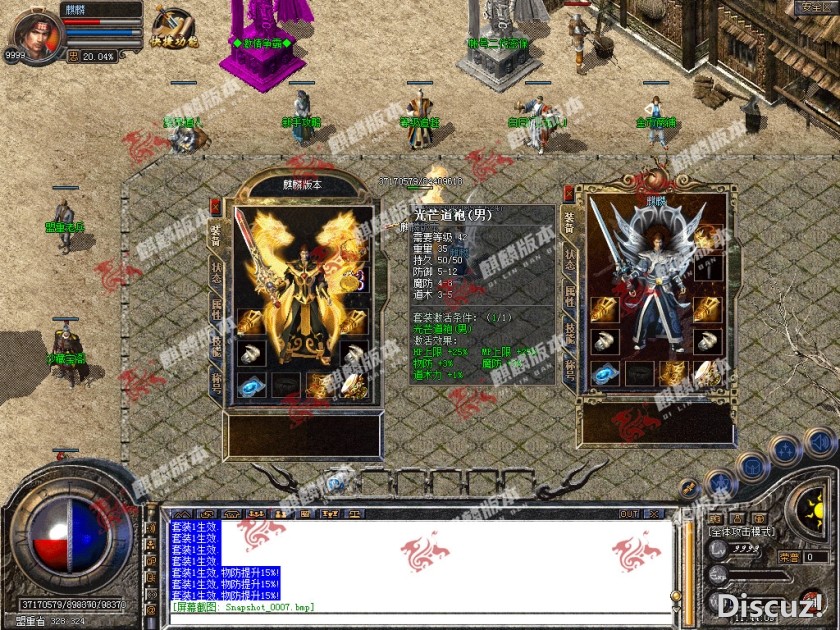The width and height of the screenshot is (840, 630).
Task: Close the right character panel
Action: pyautogui.click(x=567, y=193)
